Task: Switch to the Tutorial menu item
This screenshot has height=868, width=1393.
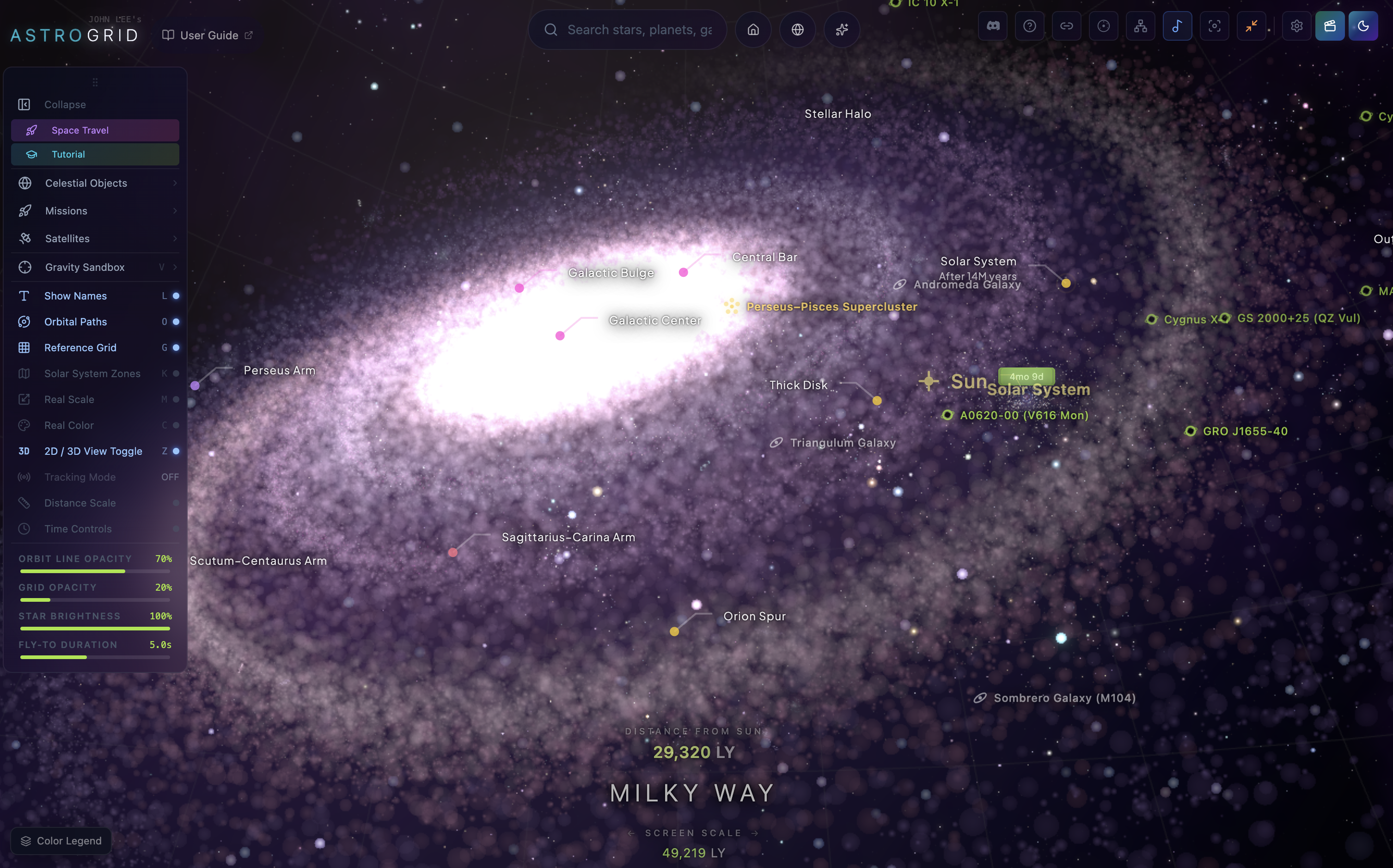Action: (95, 154)
